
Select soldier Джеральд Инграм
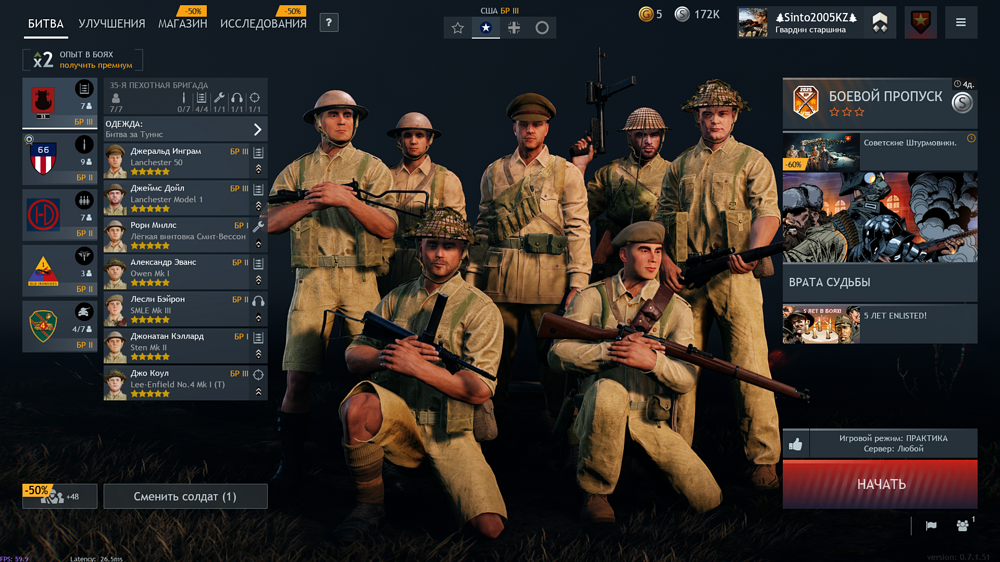pyautogui.click(x=175, y=157)
